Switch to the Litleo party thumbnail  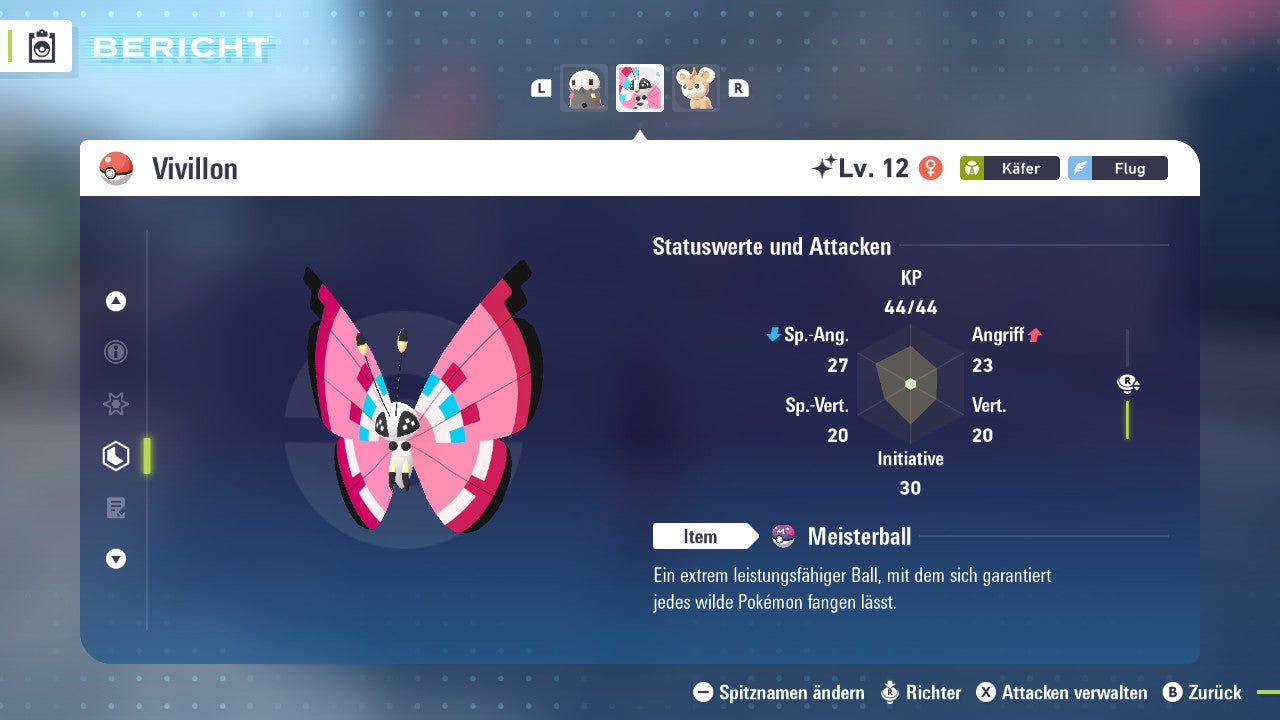695,88
